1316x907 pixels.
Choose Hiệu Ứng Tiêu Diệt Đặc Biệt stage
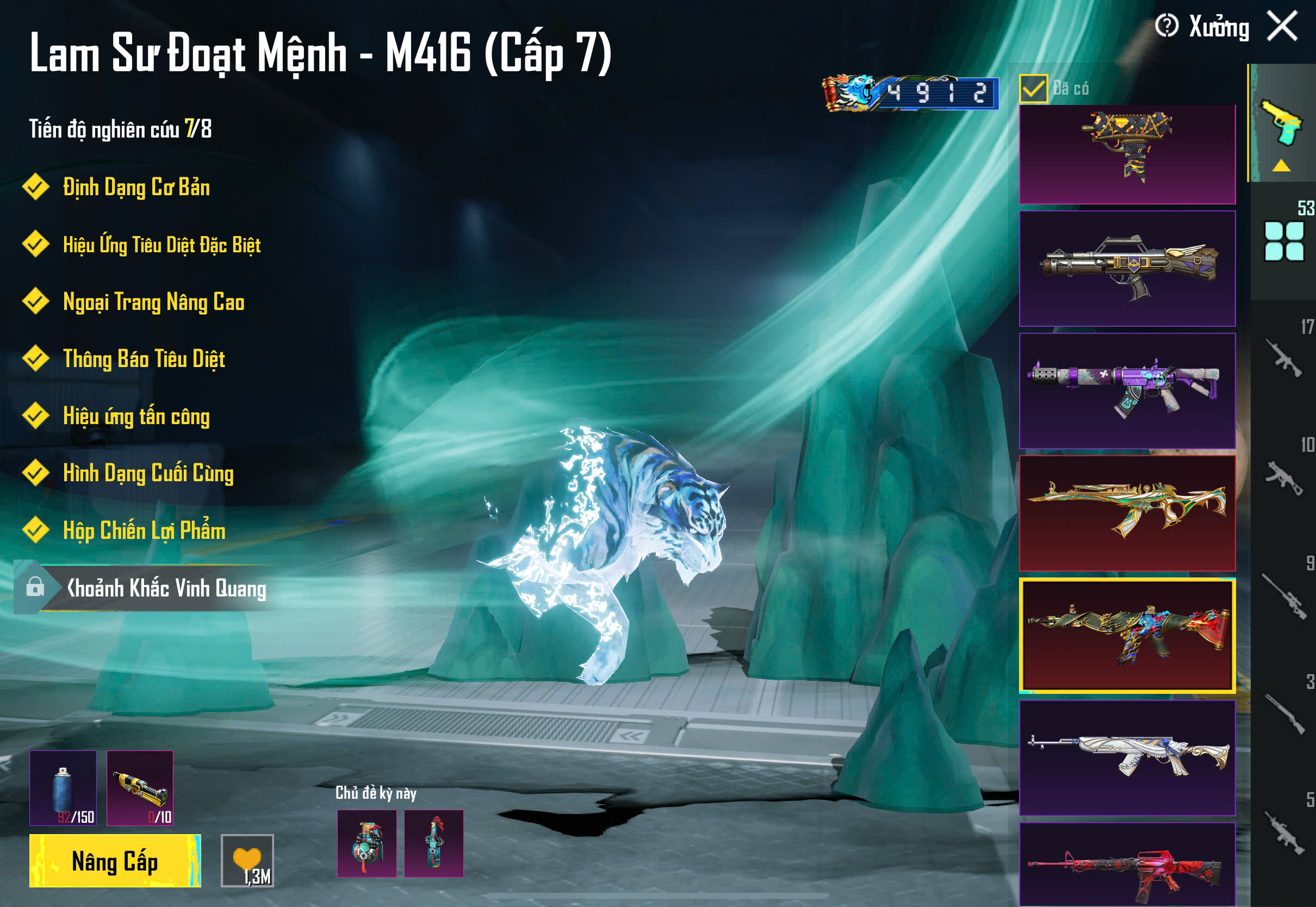(x=162, y=245)
